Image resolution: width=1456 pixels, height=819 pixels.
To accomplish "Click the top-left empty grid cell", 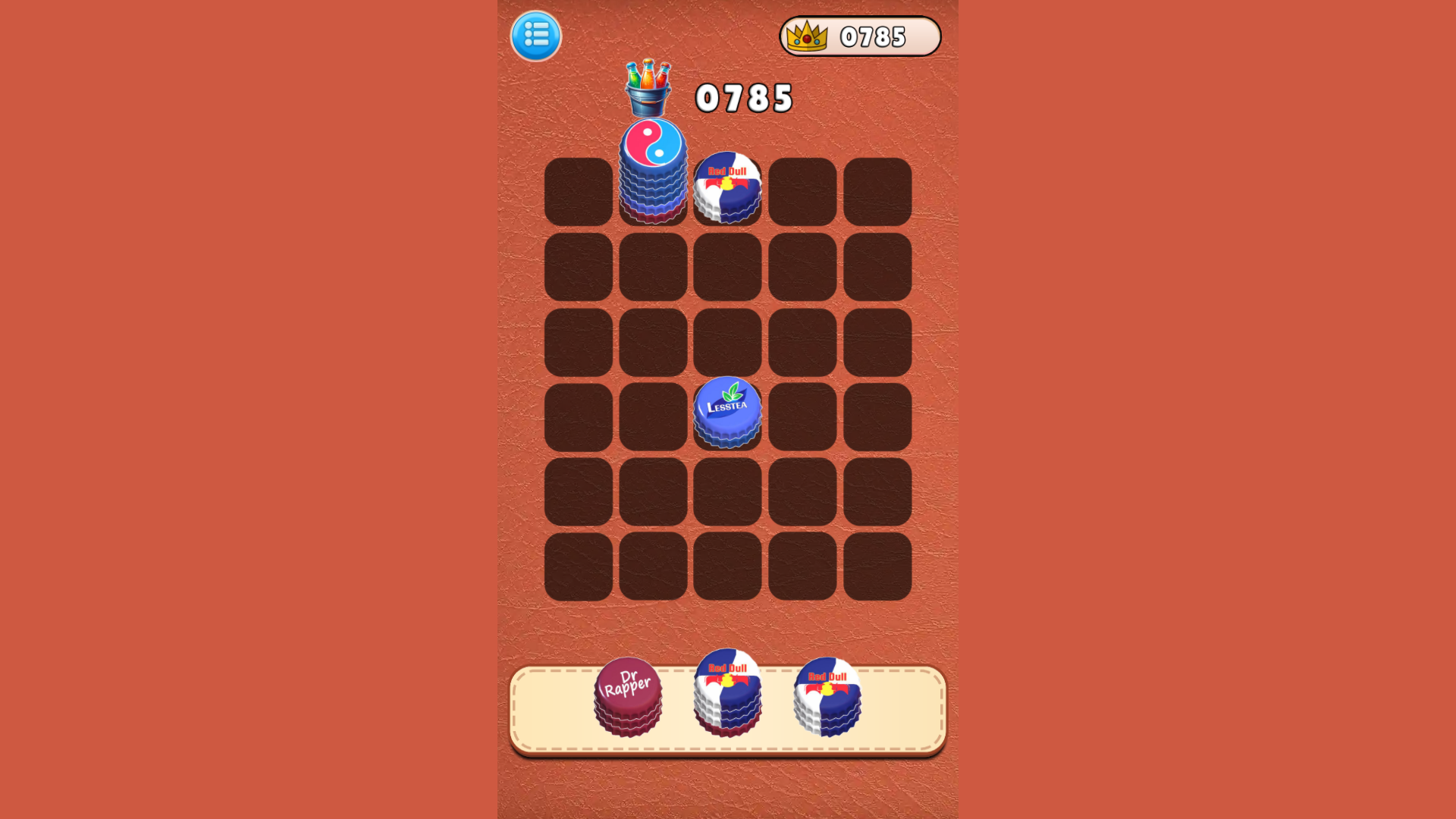I will (x=580, y=191).
